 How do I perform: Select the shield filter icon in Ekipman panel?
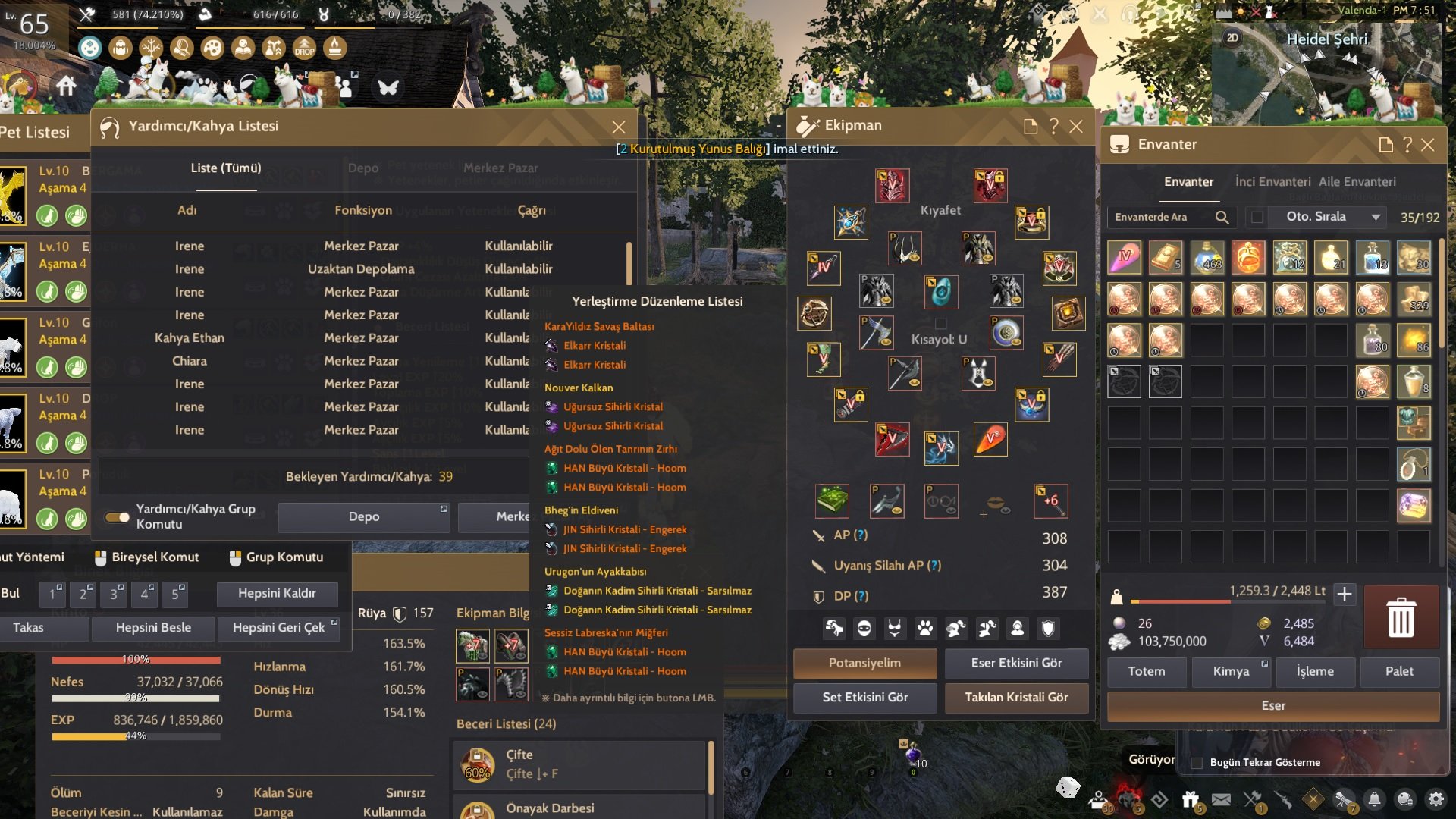pos(1050,629)
